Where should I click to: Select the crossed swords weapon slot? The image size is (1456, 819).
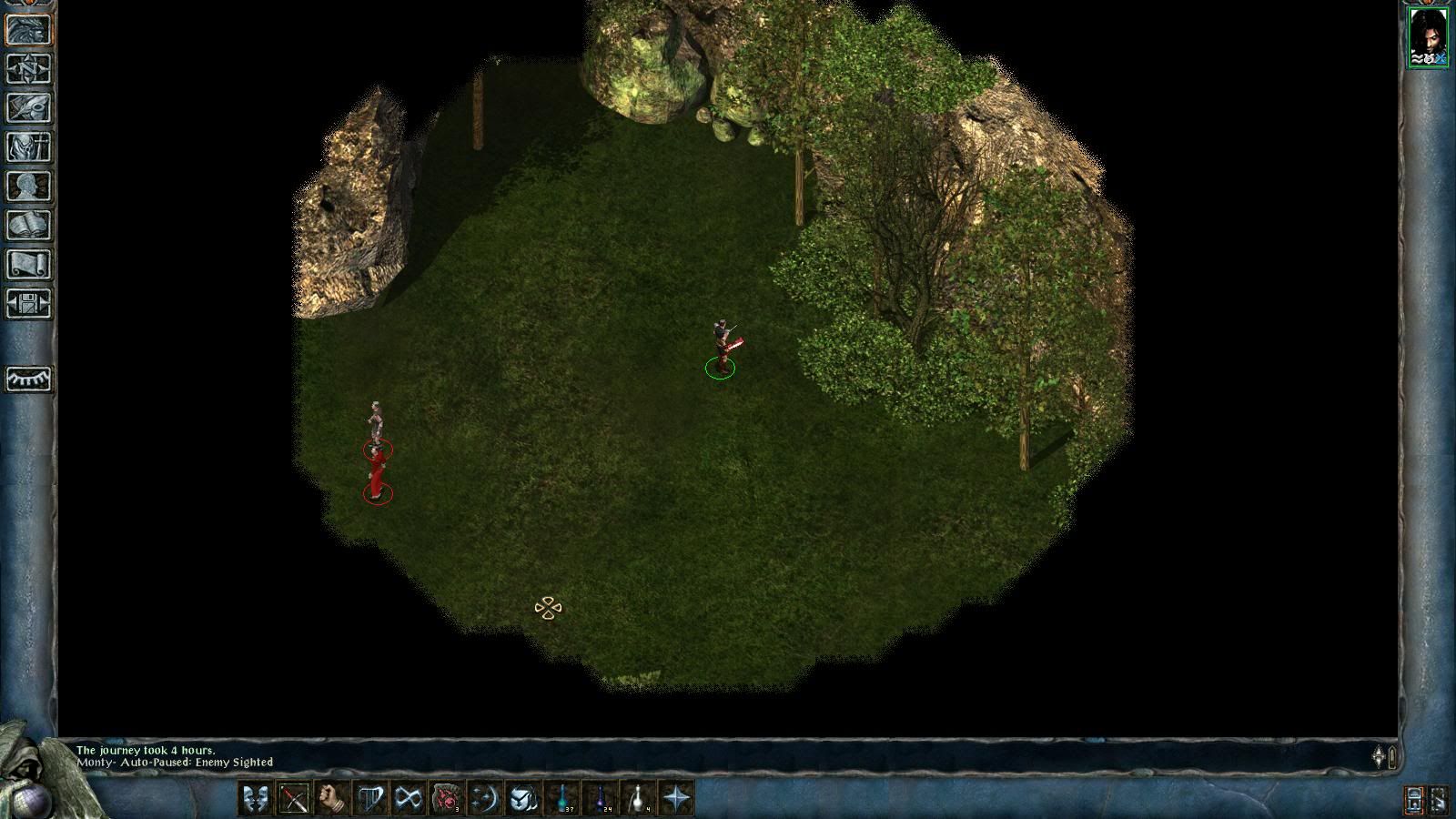(x=294, y=799)
